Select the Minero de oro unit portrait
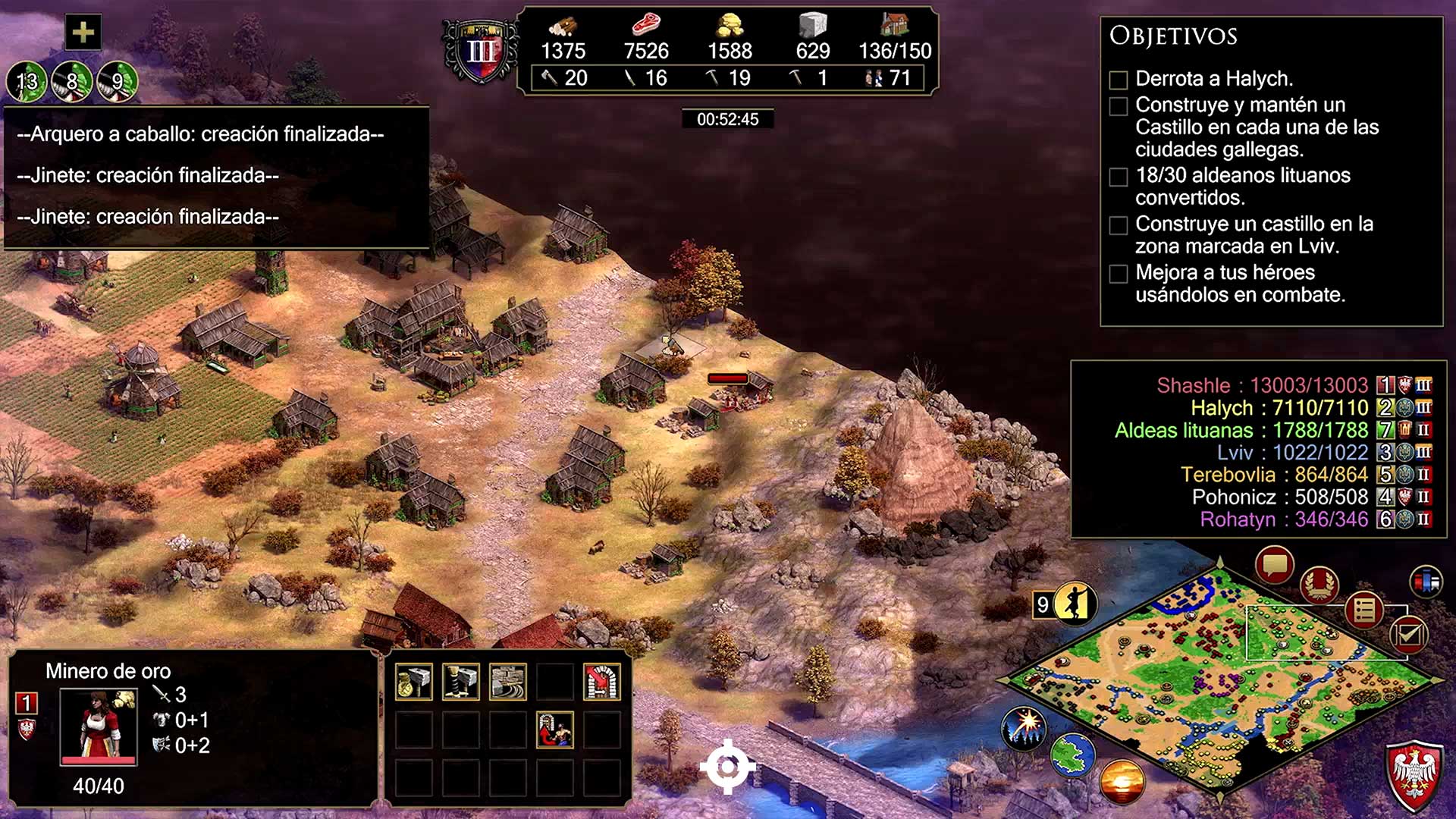The image size is (1456, 819). click(99, 726)
